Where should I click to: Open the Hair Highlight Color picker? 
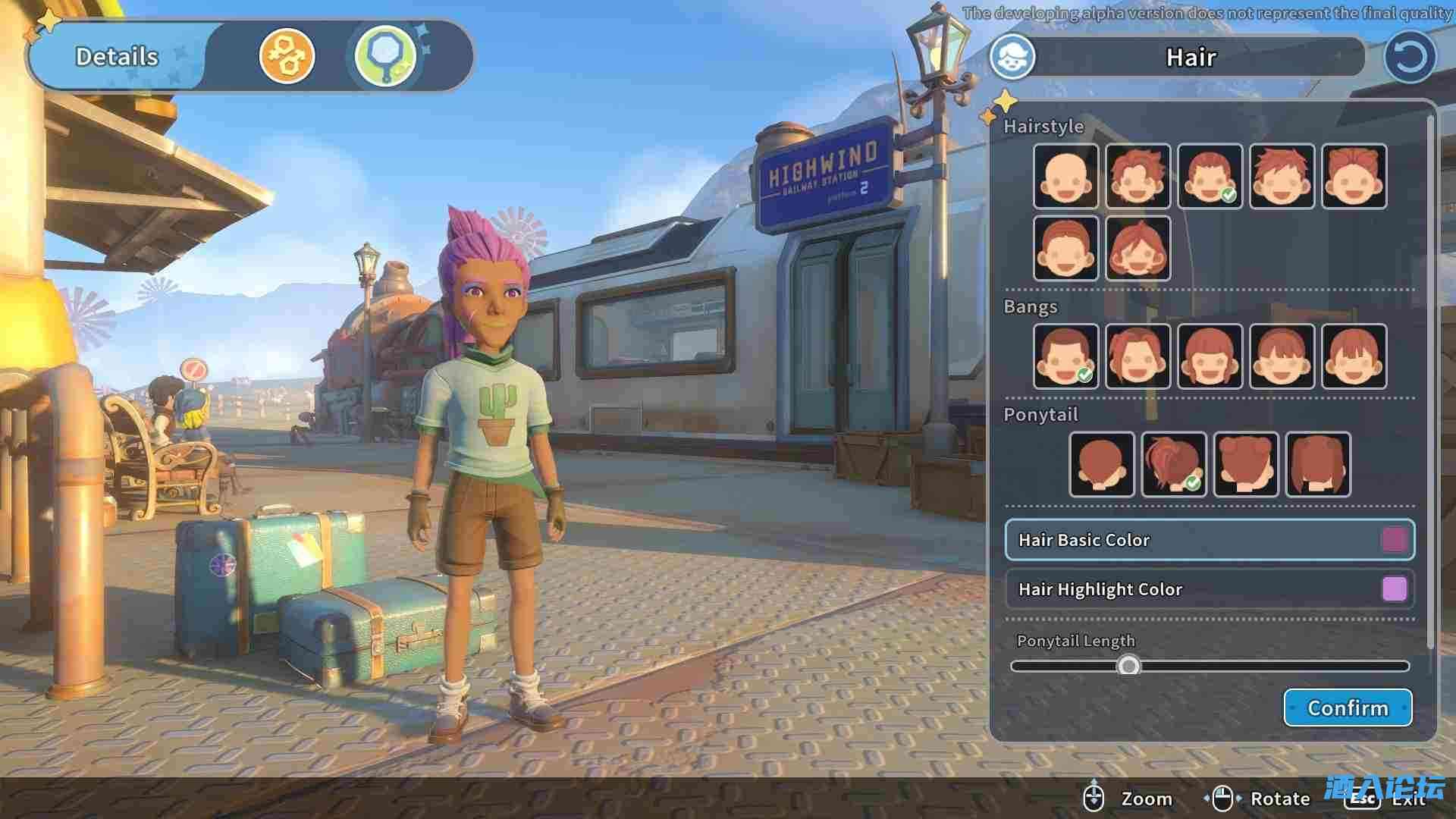tap(1209, 589)
